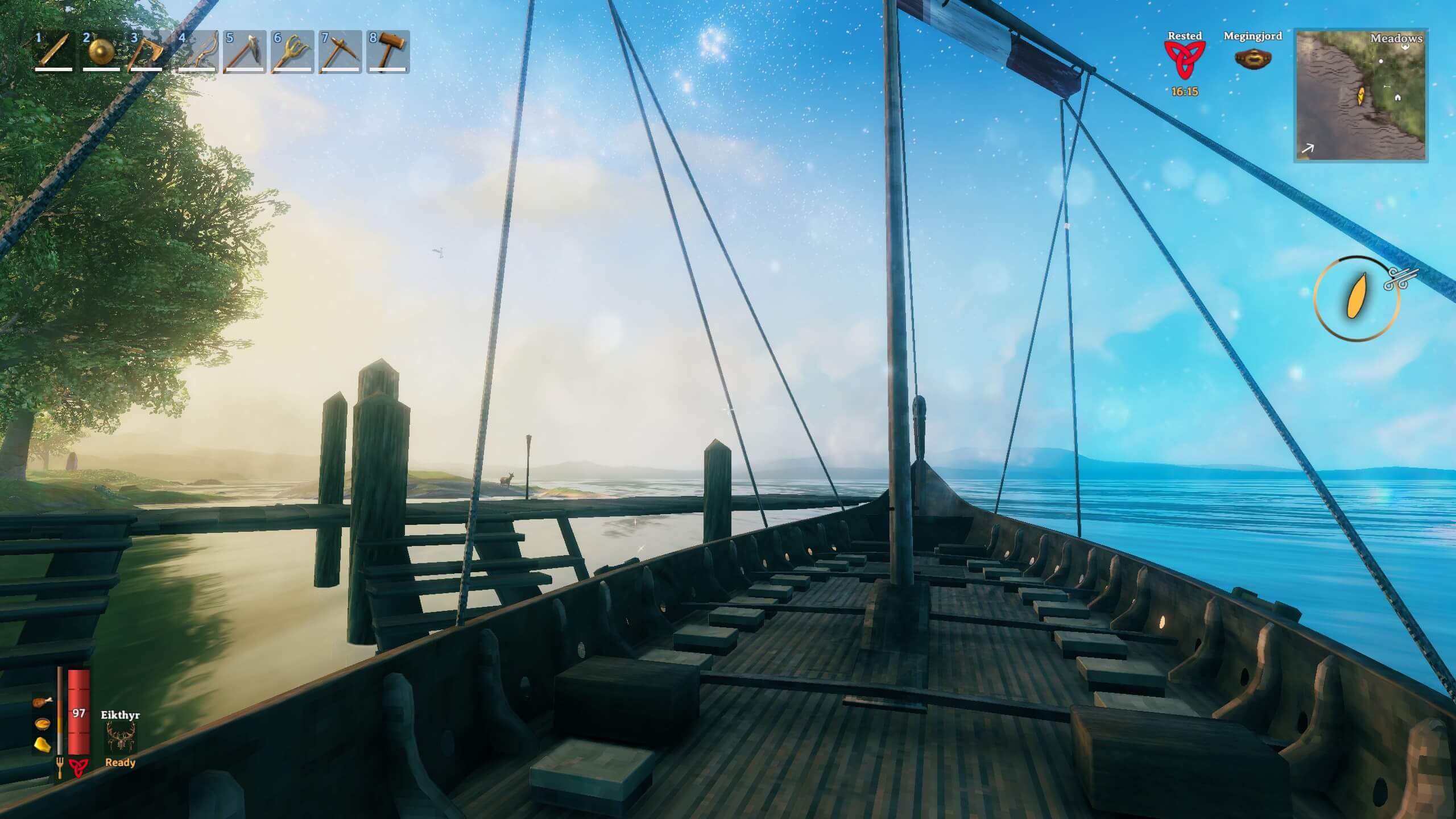Equip the wooden hammer in slot 8

[x=388, y=51]
